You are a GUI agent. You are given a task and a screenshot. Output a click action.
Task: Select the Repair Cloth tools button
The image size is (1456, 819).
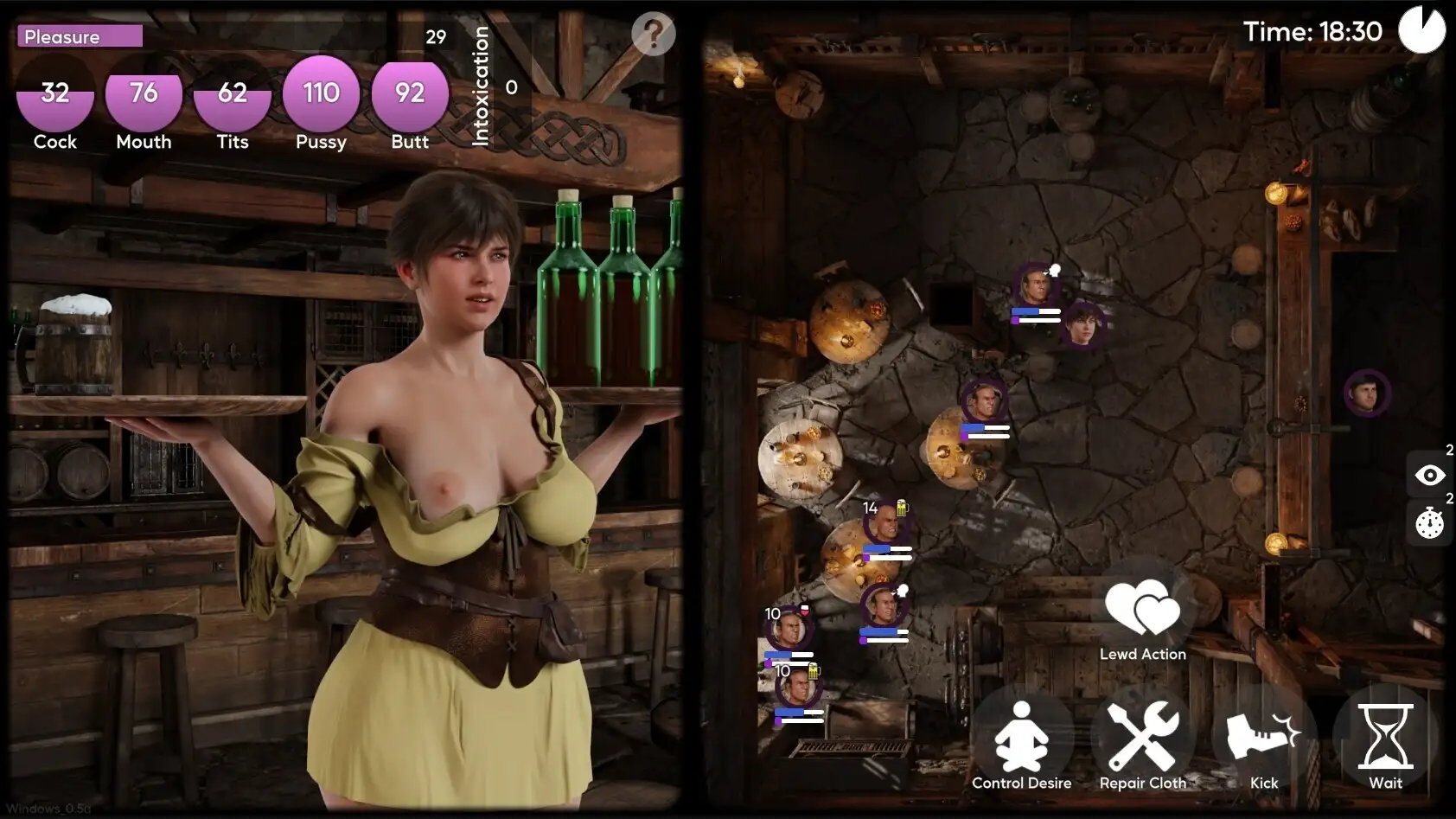click(1142, 738)
